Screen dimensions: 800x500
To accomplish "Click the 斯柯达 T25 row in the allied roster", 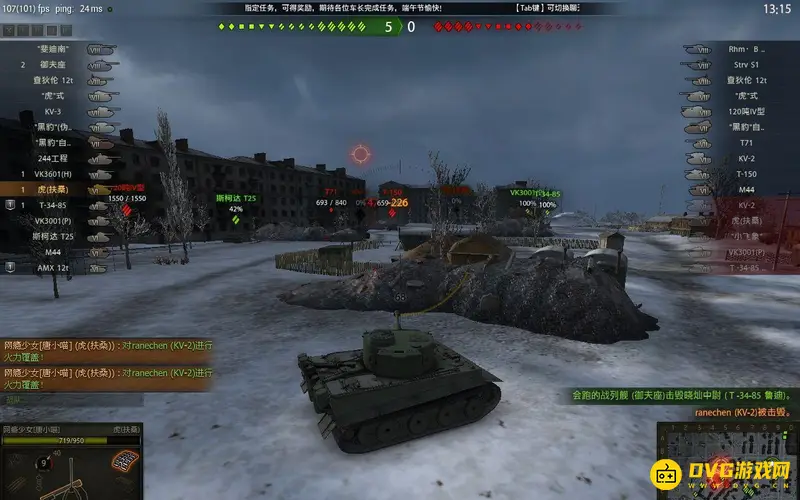I will tap(54, 236).
